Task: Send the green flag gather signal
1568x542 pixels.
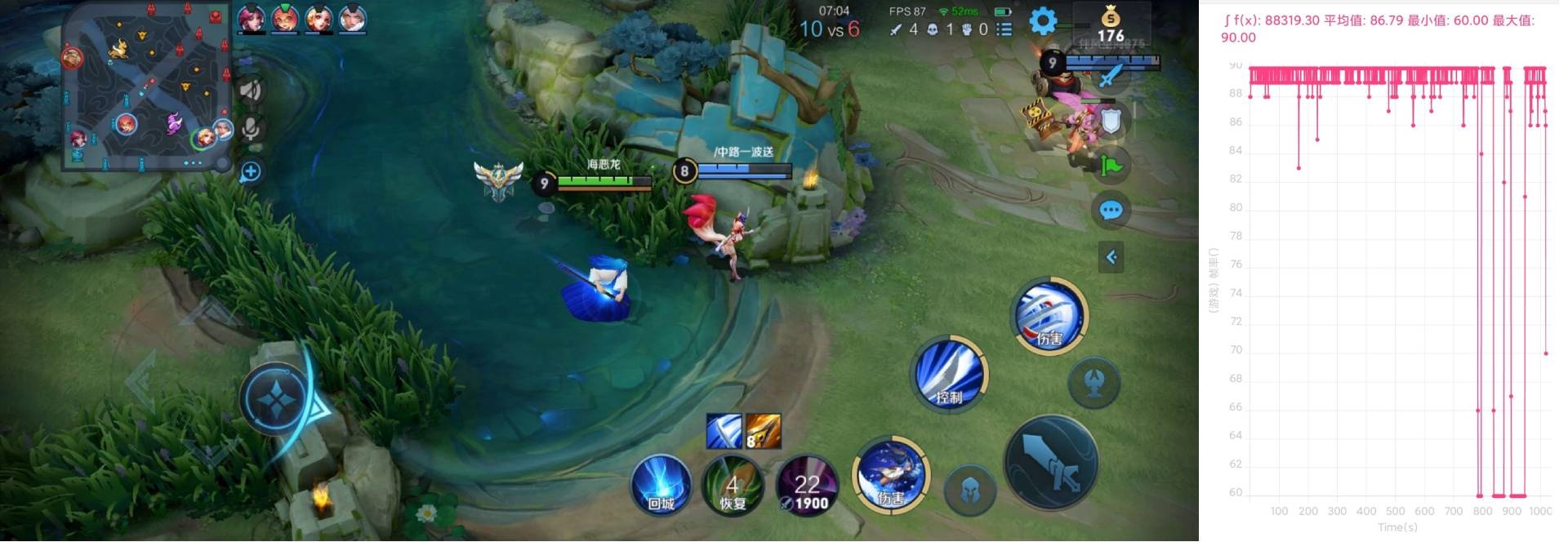Action: [x=1111, y=166]
